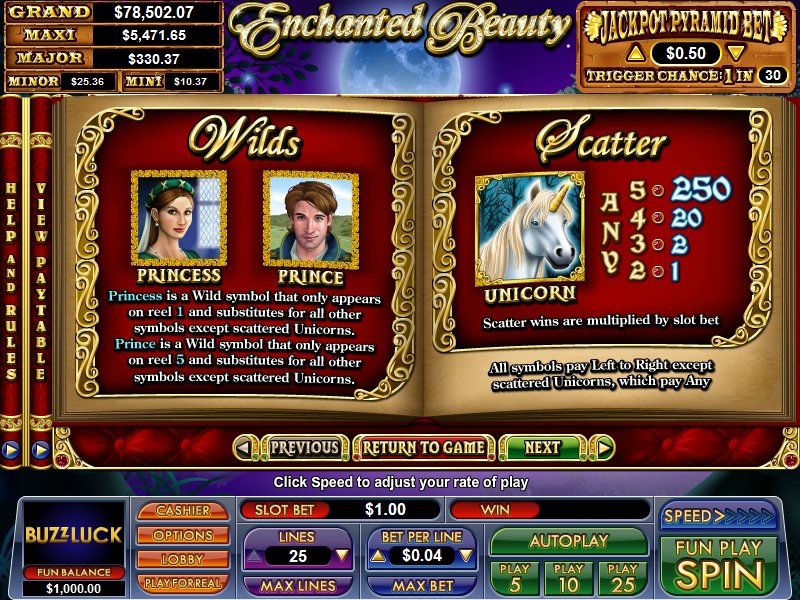This screenshot has height=600, width=800.
Task: Open the View Paytable tab
Action: (41, 280)
